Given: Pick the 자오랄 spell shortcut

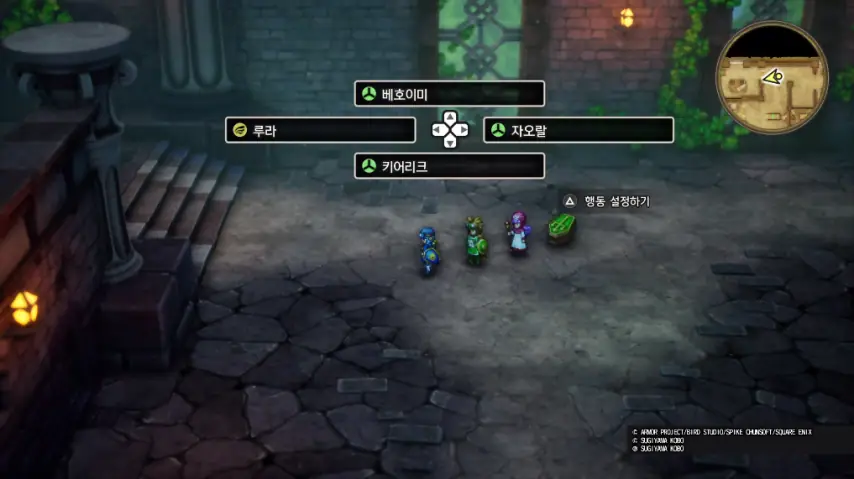Looking at the screenshot, I should pyautogui.click(x=578, y=130).
